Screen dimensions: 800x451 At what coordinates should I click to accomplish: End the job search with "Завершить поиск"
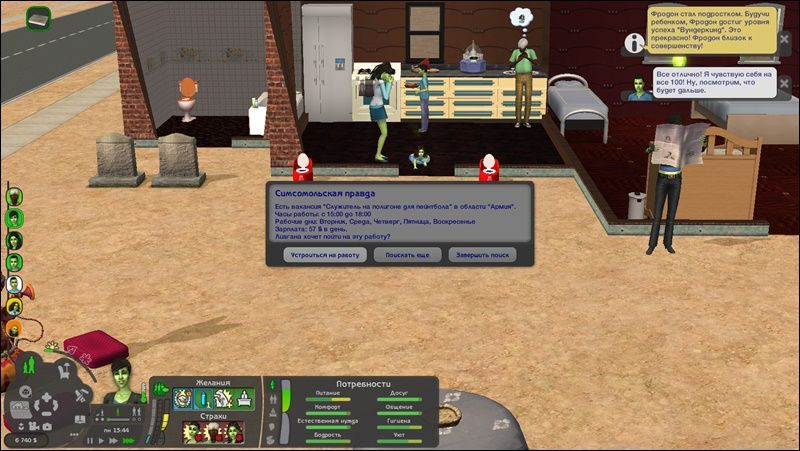click(482, 255)
